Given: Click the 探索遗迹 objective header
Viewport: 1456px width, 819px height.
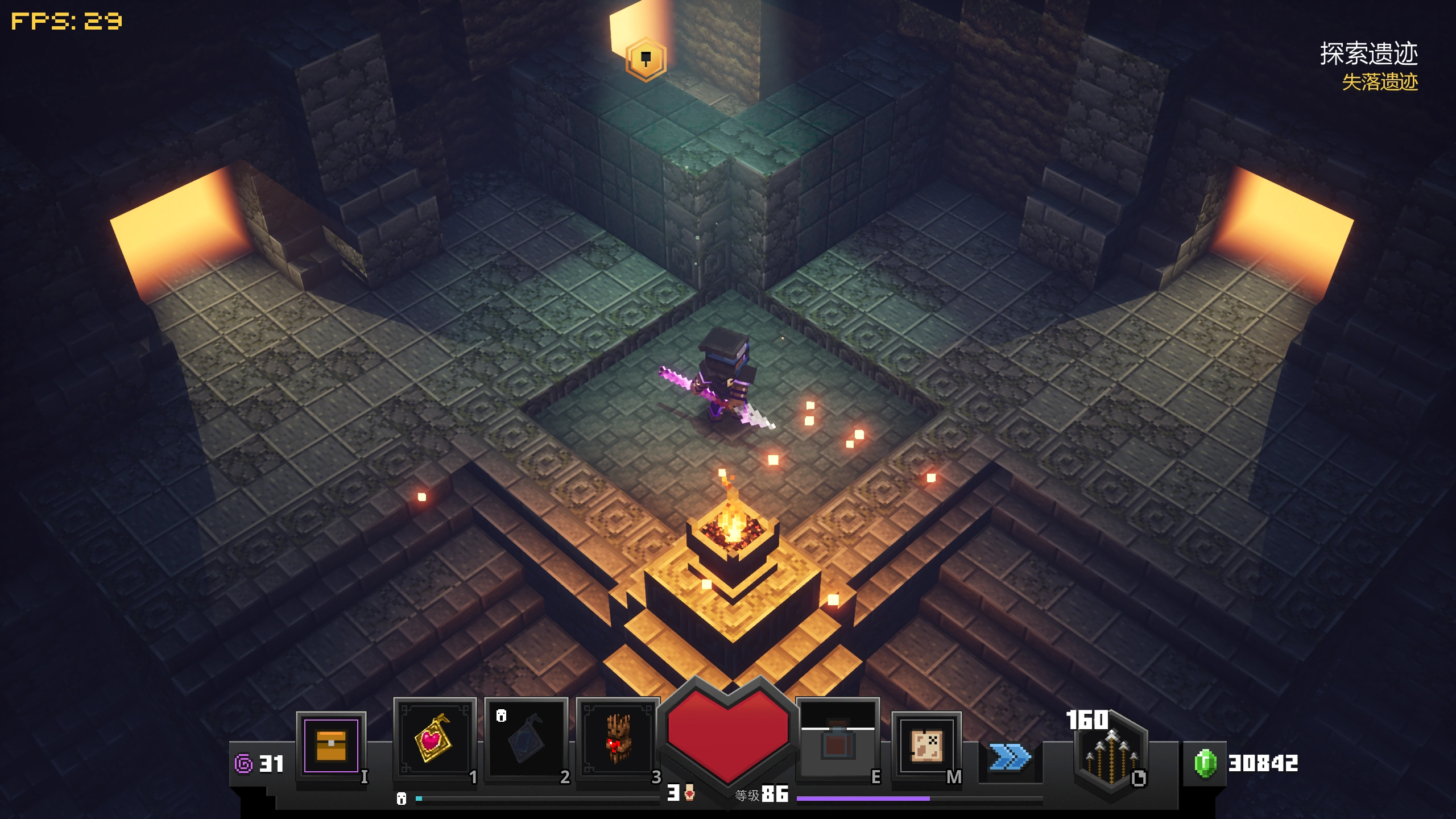Looking at the screenshot, I should [x=1371, y=55].
